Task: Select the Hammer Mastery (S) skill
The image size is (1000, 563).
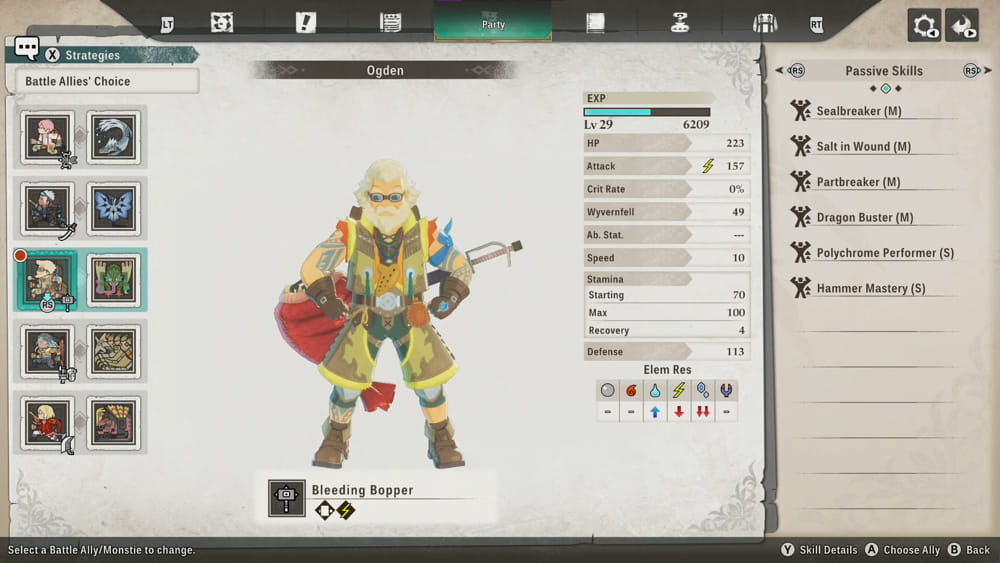Action: point(870,289)
